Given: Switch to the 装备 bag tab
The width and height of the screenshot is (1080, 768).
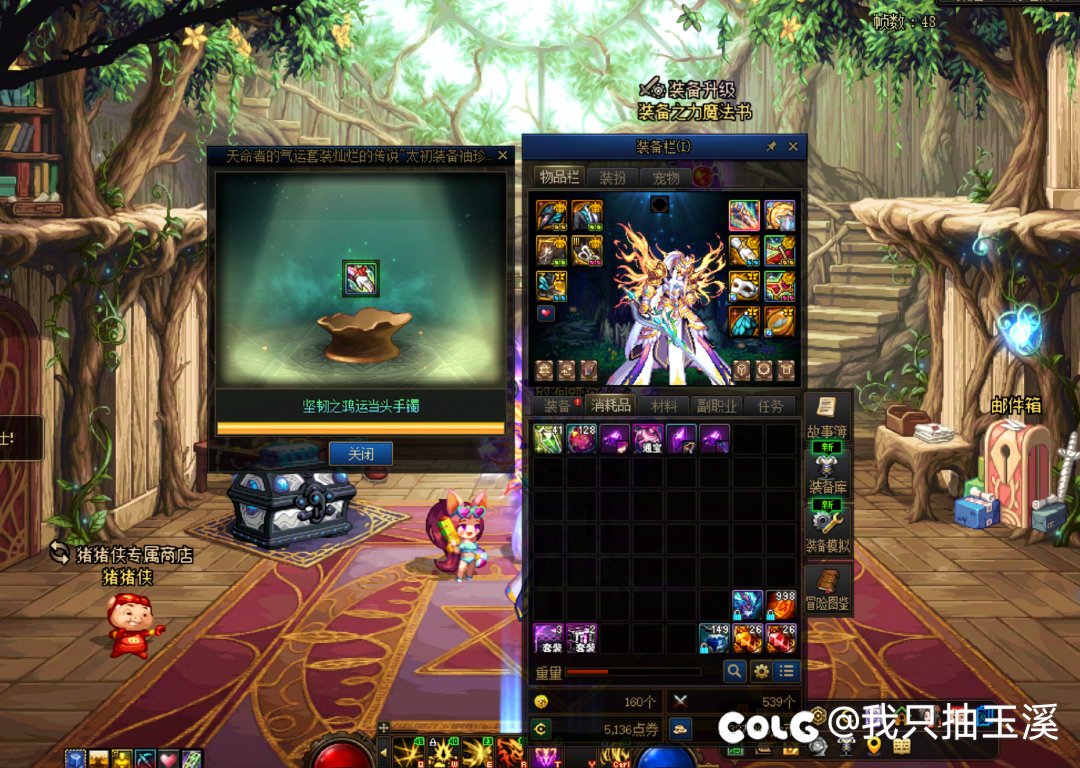Looking at the screenshot, I should click(x=557, y=406).
